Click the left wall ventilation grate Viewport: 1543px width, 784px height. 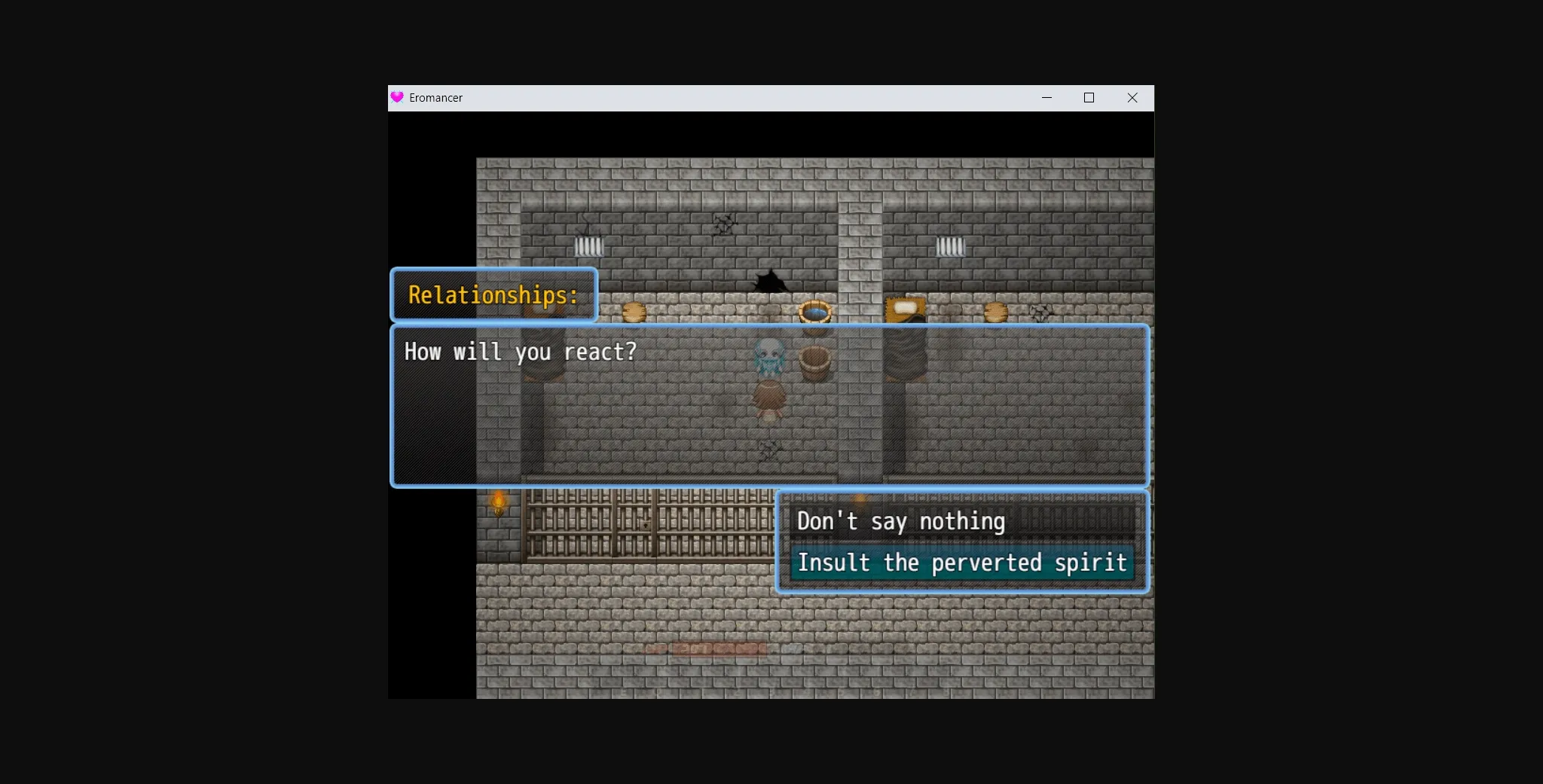(589, 245)
